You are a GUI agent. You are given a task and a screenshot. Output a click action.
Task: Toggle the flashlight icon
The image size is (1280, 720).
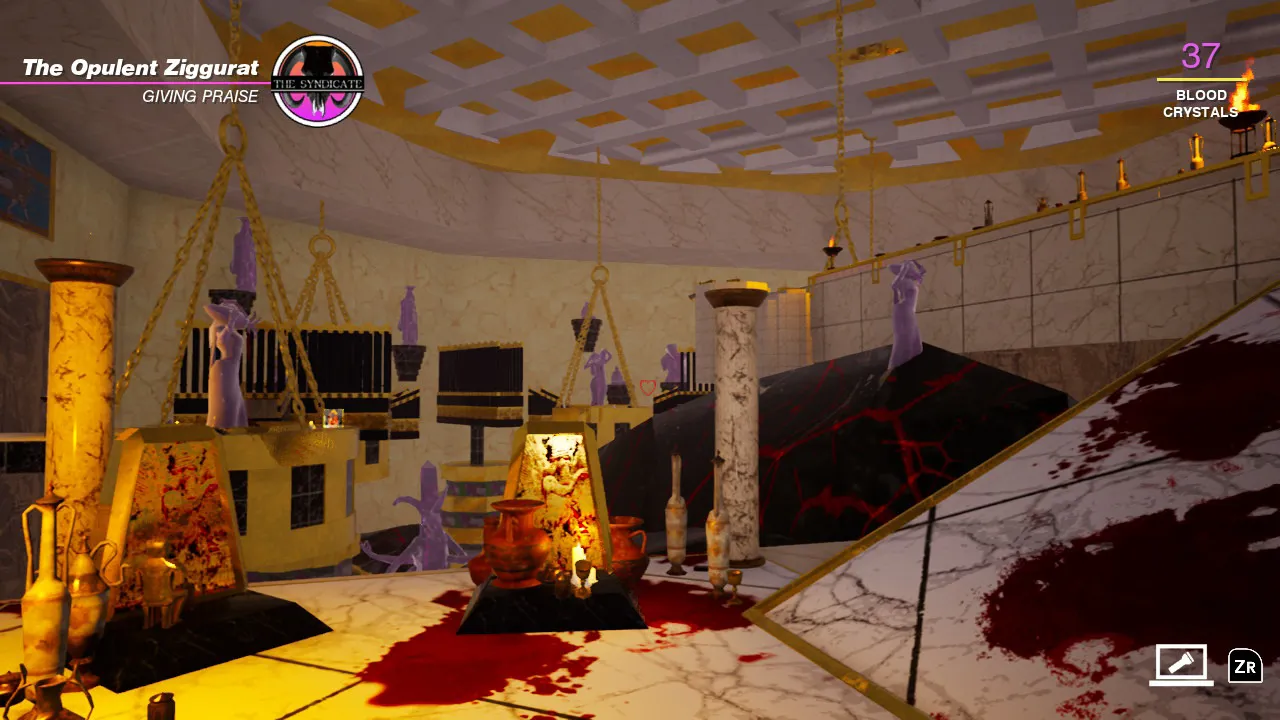[x=1181, y=664]
